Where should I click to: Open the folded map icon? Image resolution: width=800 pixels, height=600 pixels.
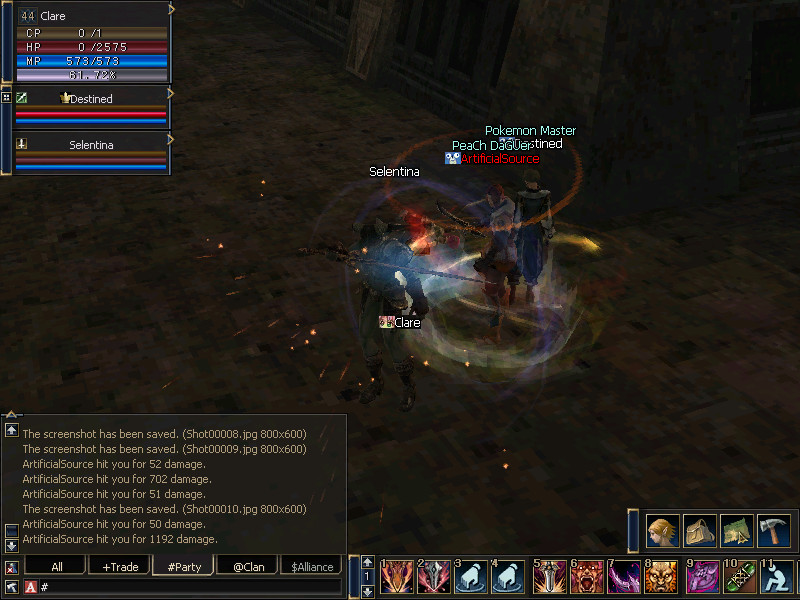pyautogui.click(x=737, y=530)
